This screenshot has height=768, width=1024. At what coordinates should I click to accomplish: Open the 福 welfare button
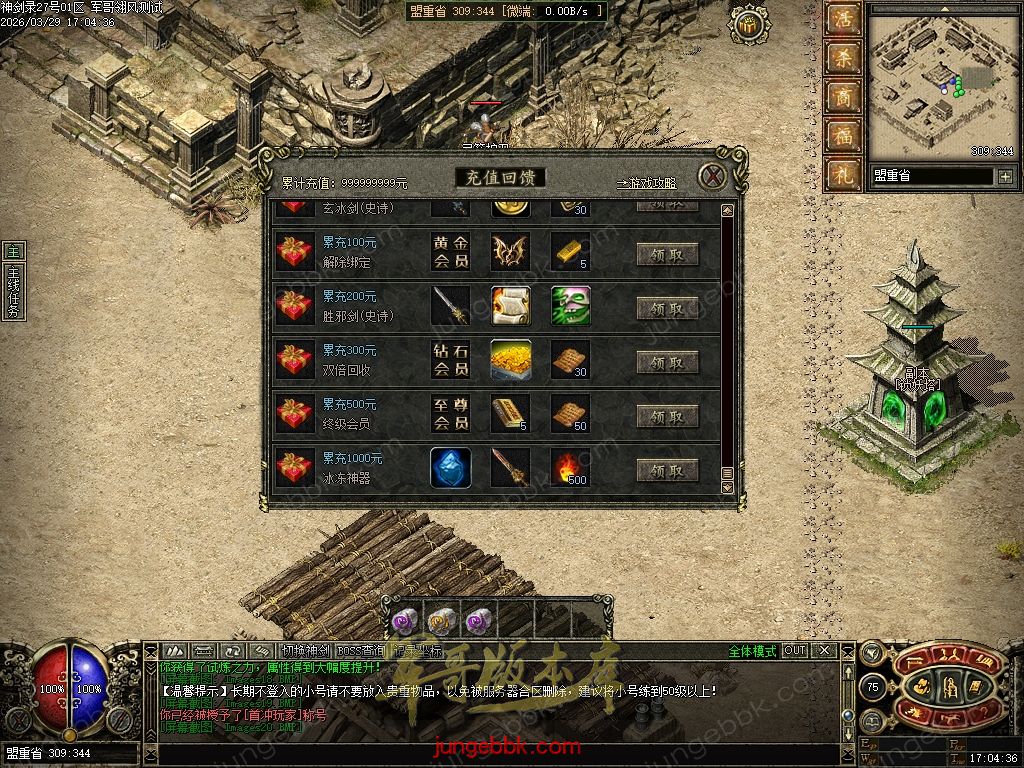coord(842,136)
